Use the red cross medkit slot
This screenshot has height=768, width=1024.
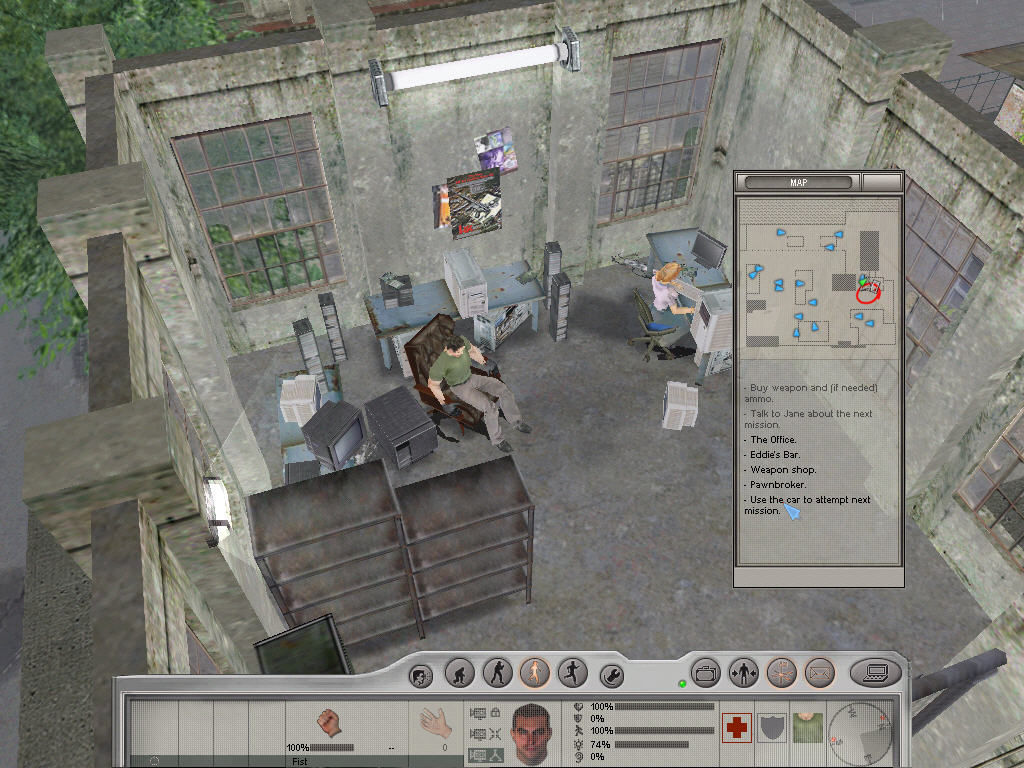pyautogui.click(x=737, y=727)
